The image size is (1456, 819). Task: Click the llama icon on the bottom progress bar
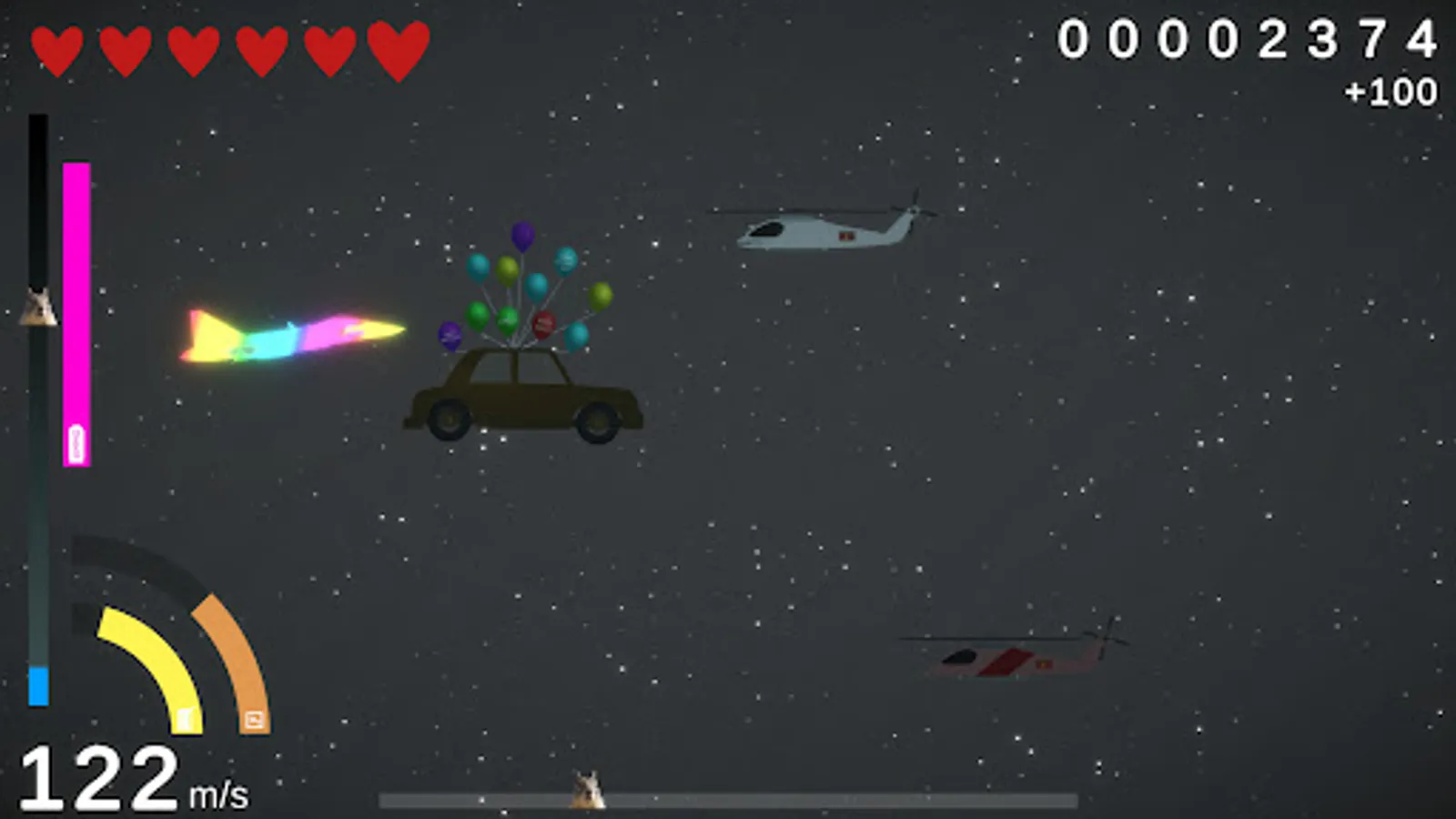pyautogui.click(x=587, y=790)
